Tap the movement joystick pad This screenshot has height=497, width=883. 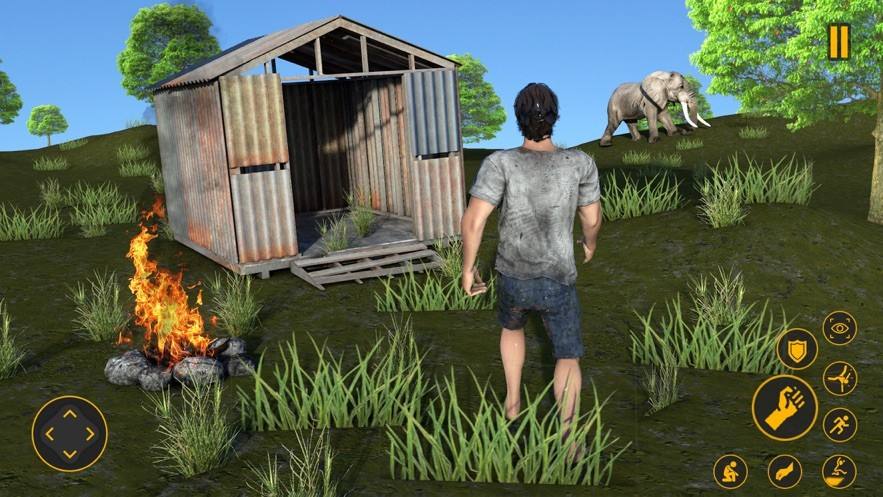pyautogui.click(x=69, y=435)
